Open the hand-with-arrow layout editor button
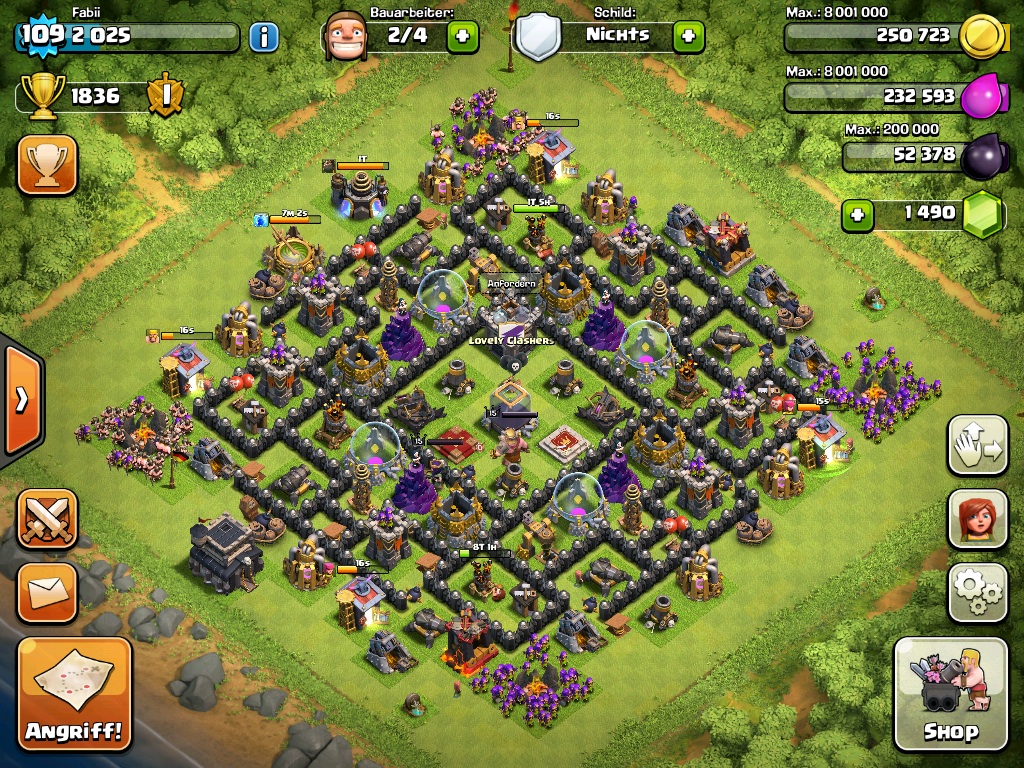 point(977,446)
